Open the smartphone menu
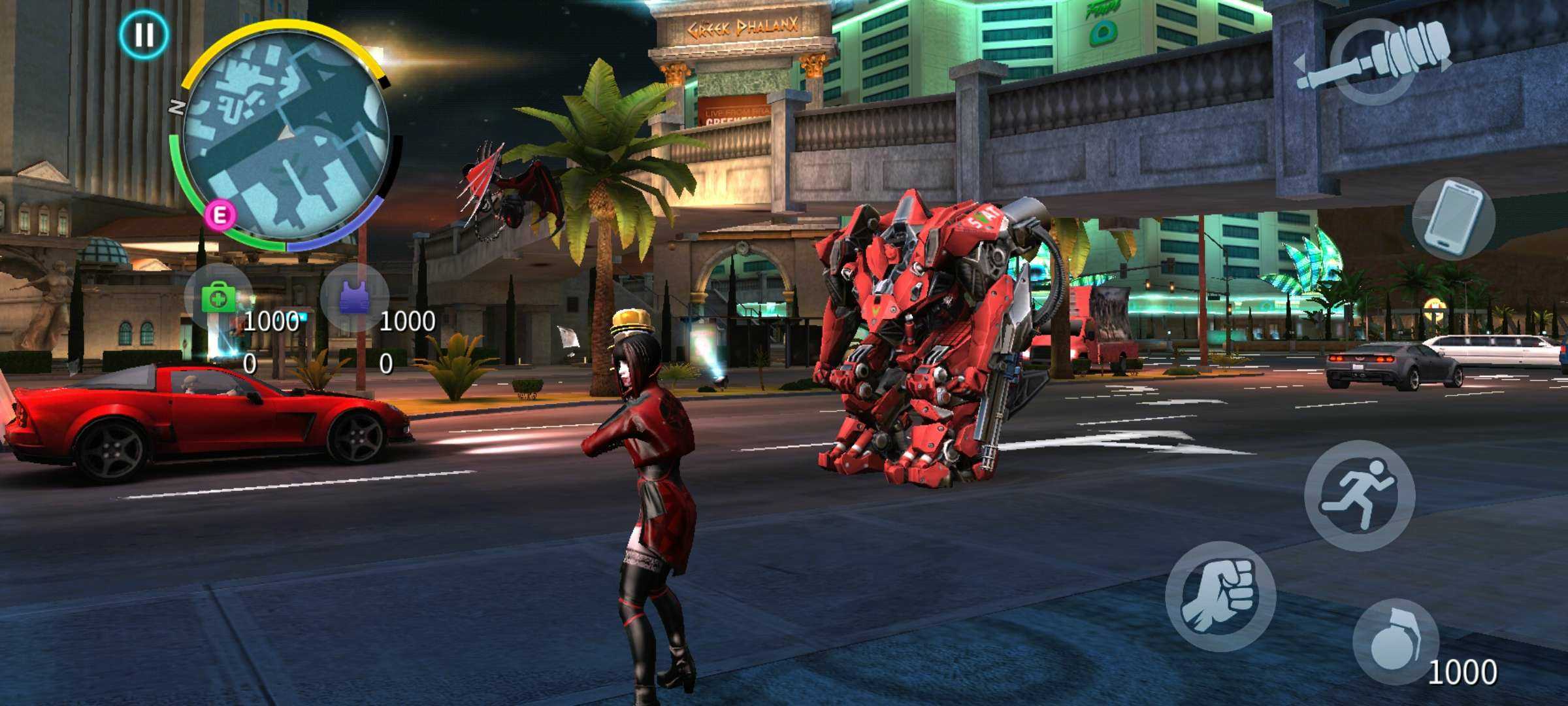 (1453, 218)
